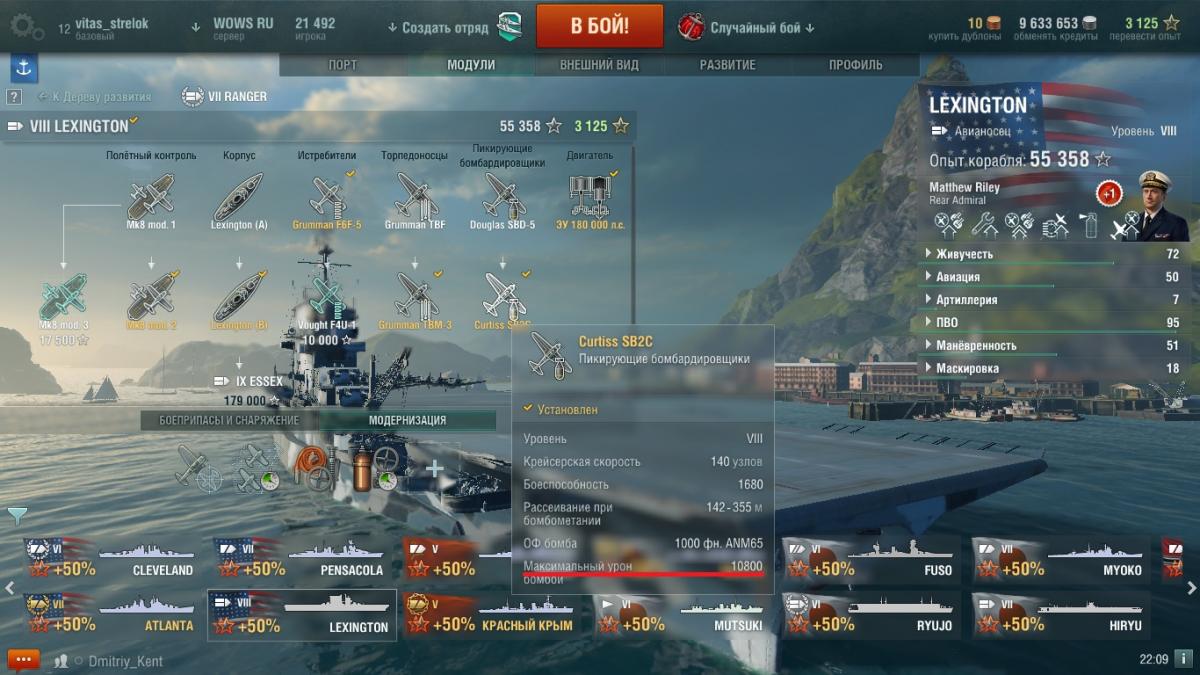Open the Создать отряд dropdown
The width and height of the screenshot is (1200, 675).
438,27
